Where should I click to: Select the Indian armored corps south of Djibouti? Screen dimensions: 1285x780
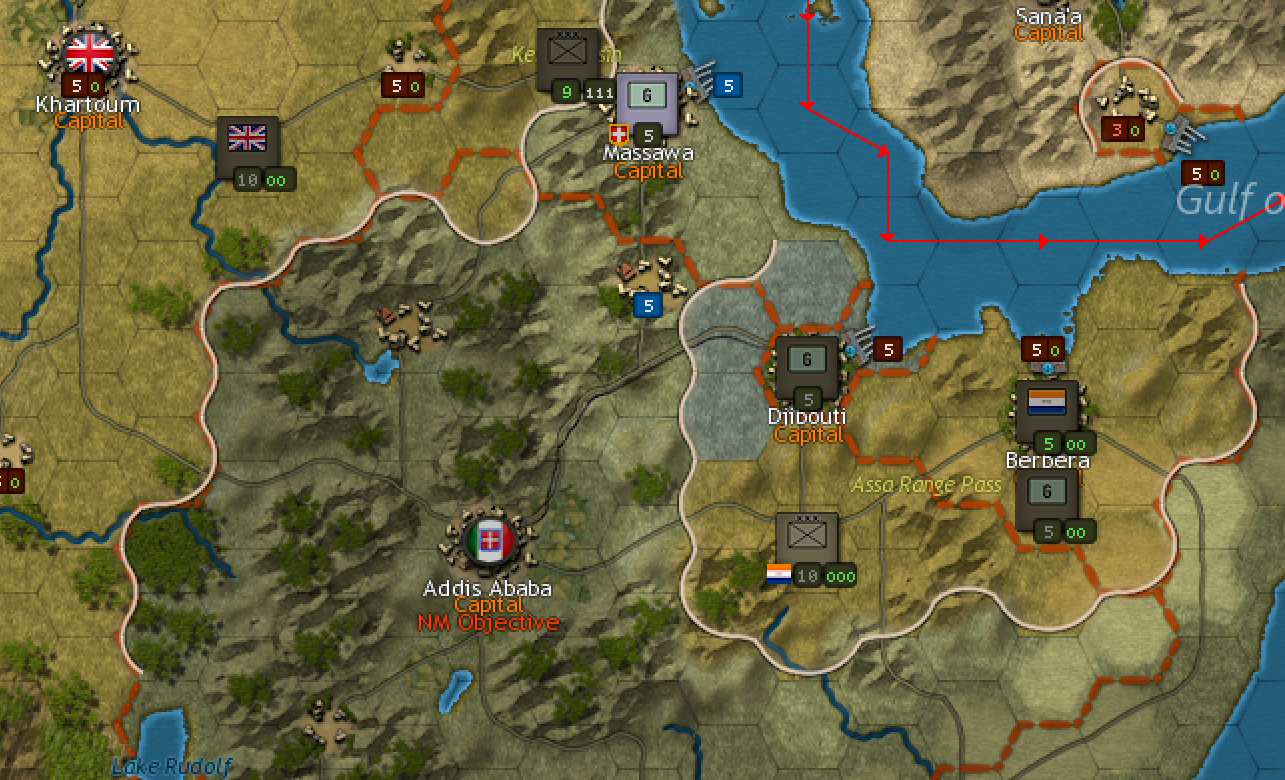coord(807,535)
